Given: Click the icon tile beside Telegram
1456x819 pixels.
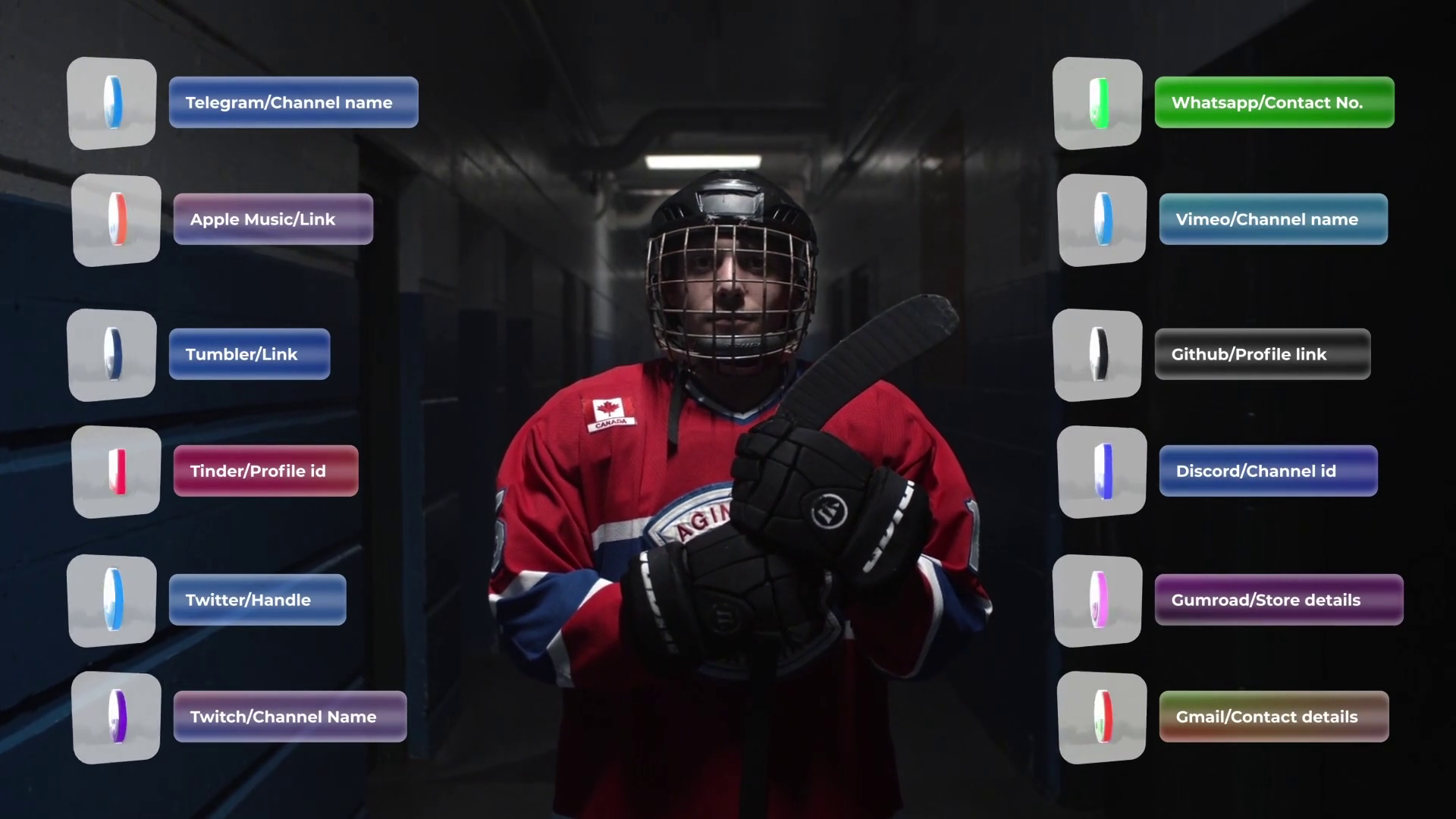Looking at the screenshot, I should tap(112, 103).
